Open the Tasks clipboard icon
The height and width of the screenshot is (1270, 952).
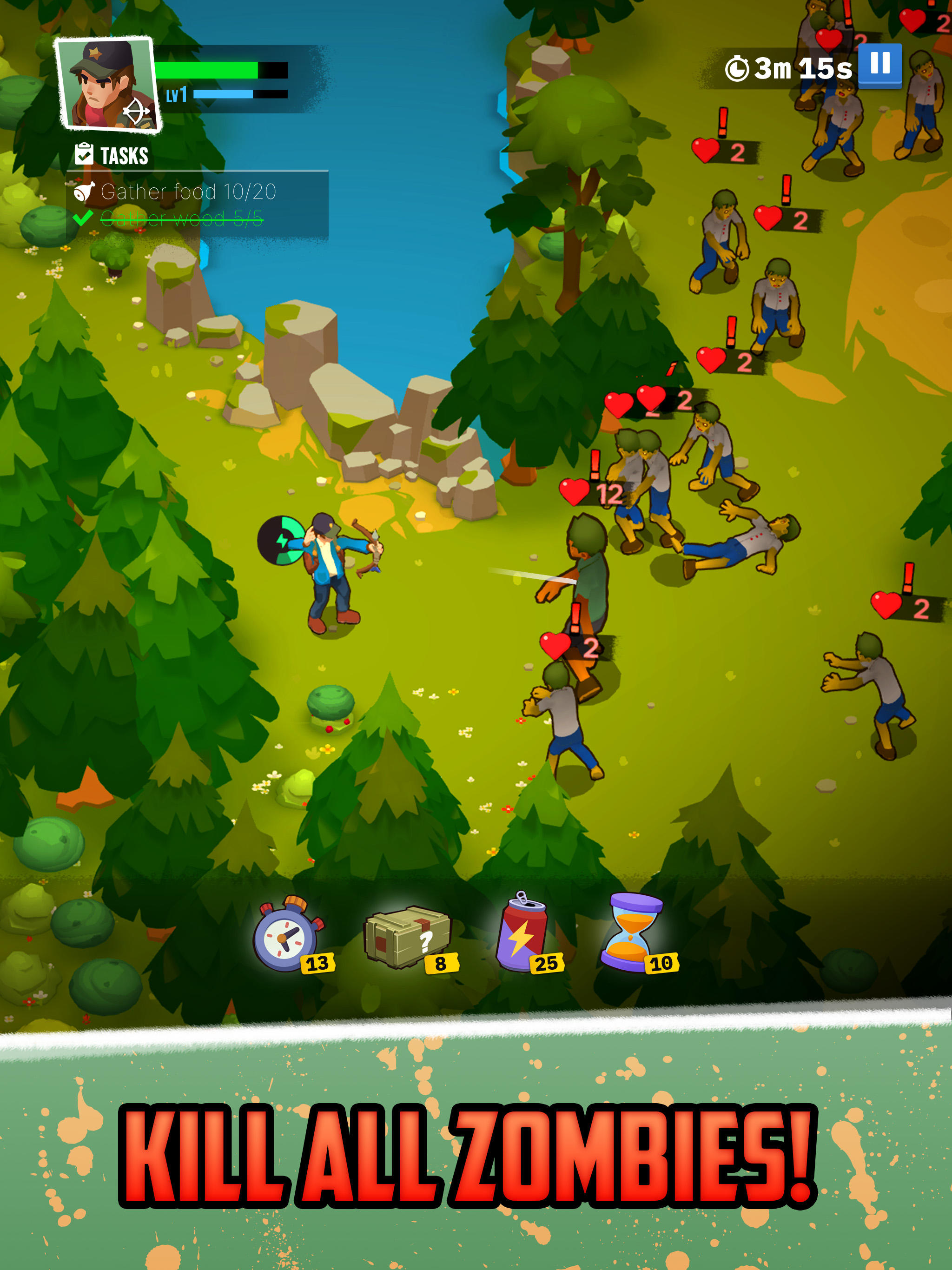click(x=84, y=153)
